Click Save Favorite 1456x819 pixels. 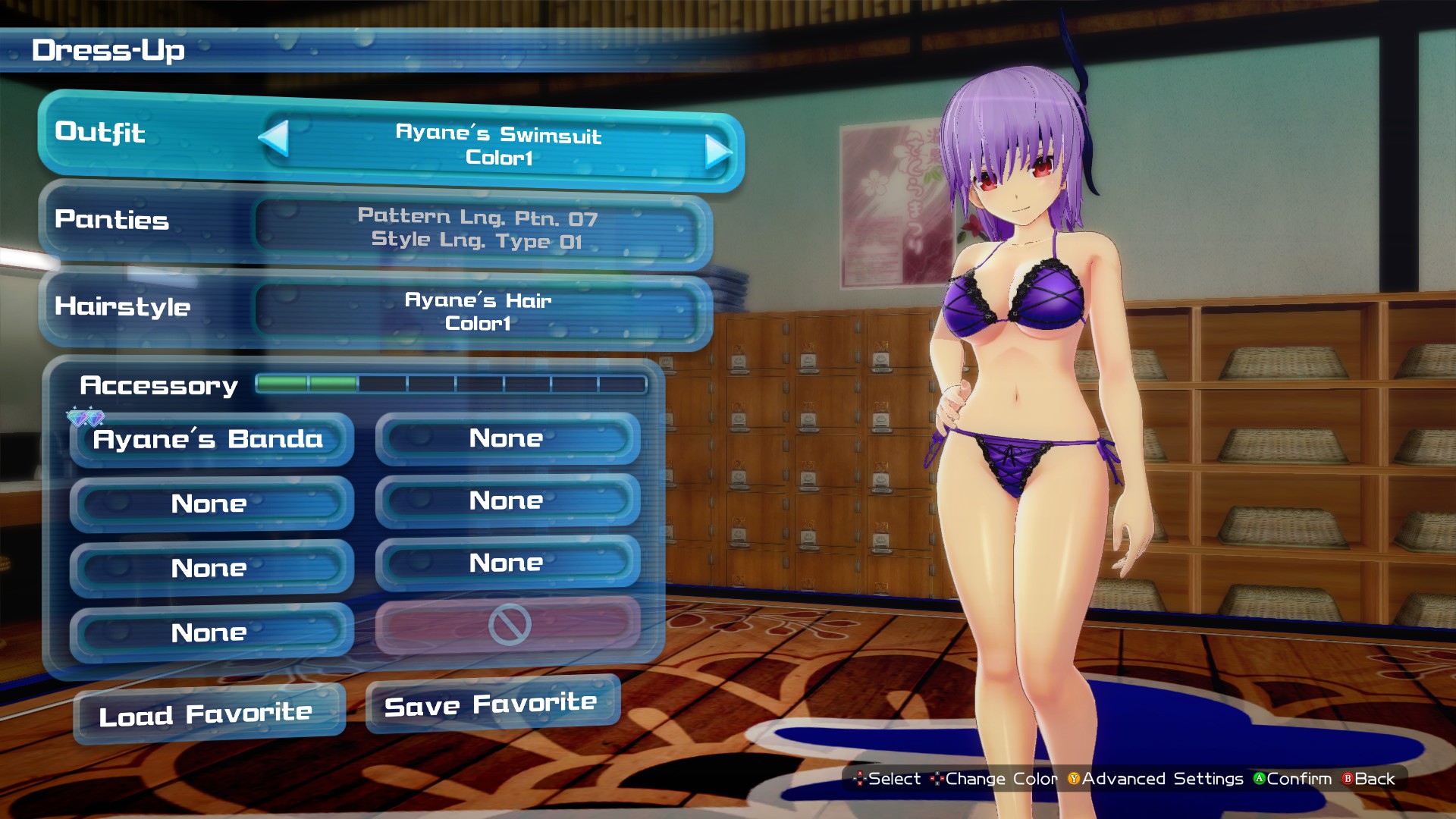[491, 704]
